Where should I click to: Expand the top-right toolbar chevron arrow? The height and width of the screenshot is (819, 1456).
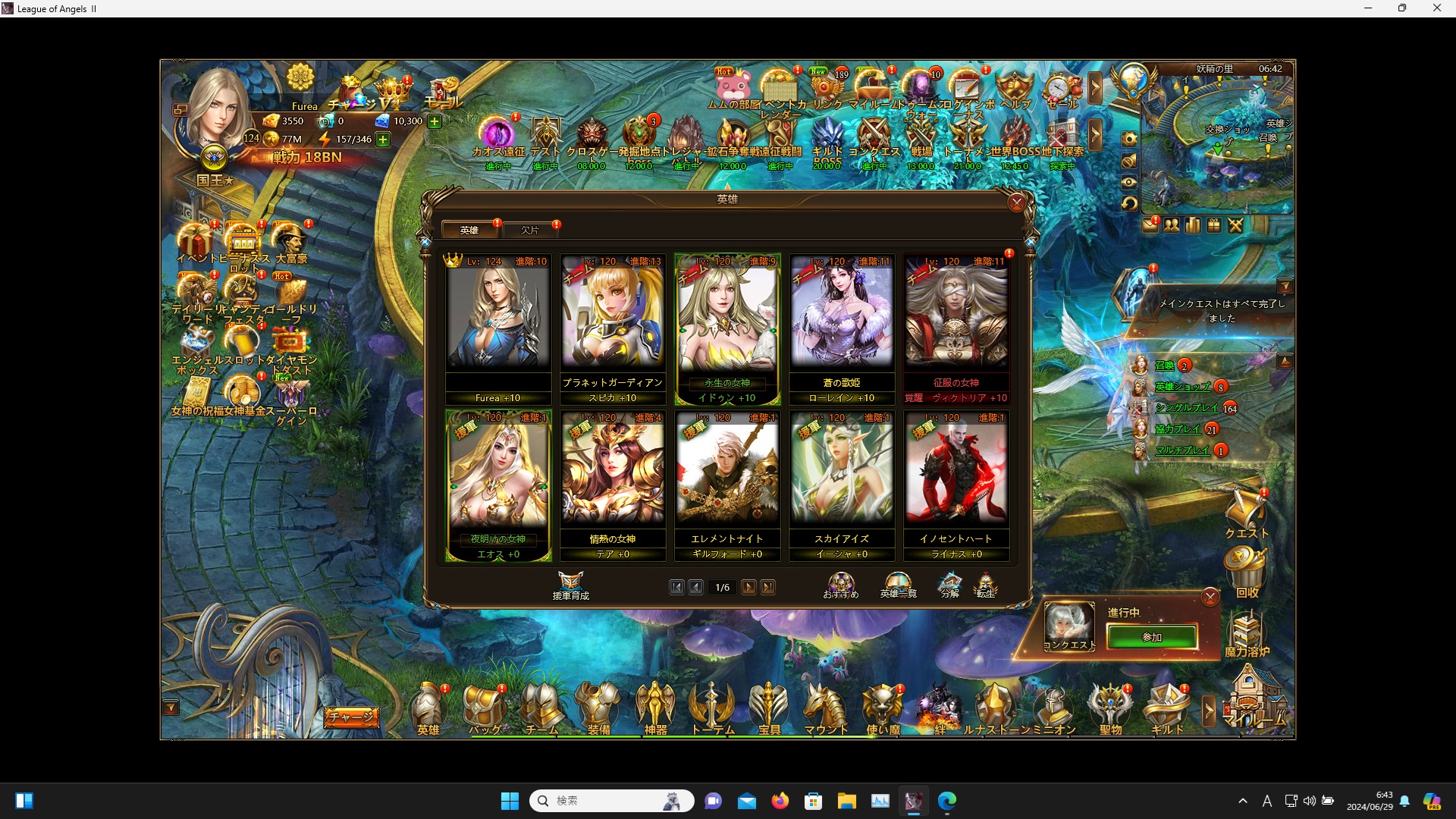click(1096, 88)
